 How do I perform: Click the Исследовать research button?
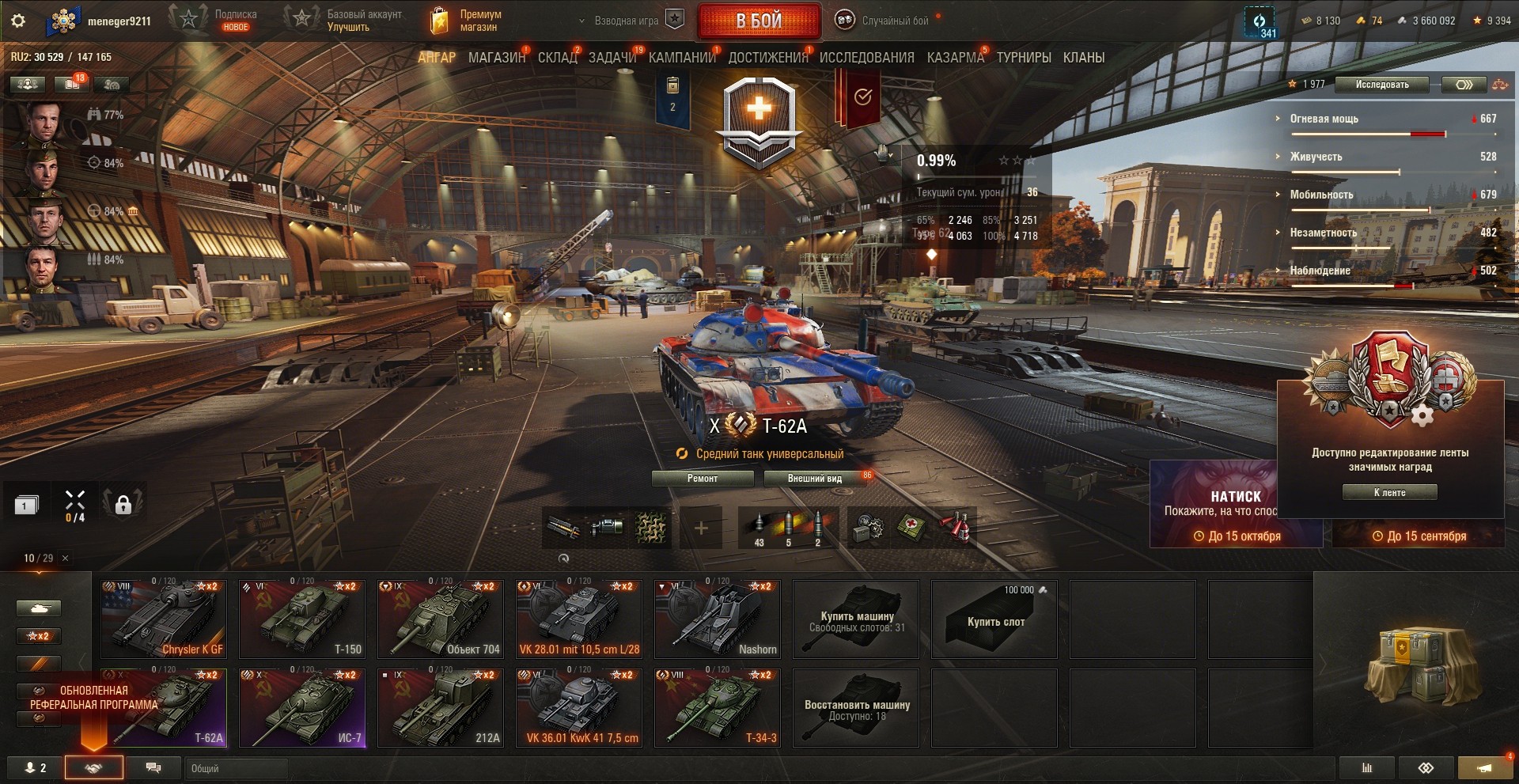pyautogui.click(x=1381, y=85)
